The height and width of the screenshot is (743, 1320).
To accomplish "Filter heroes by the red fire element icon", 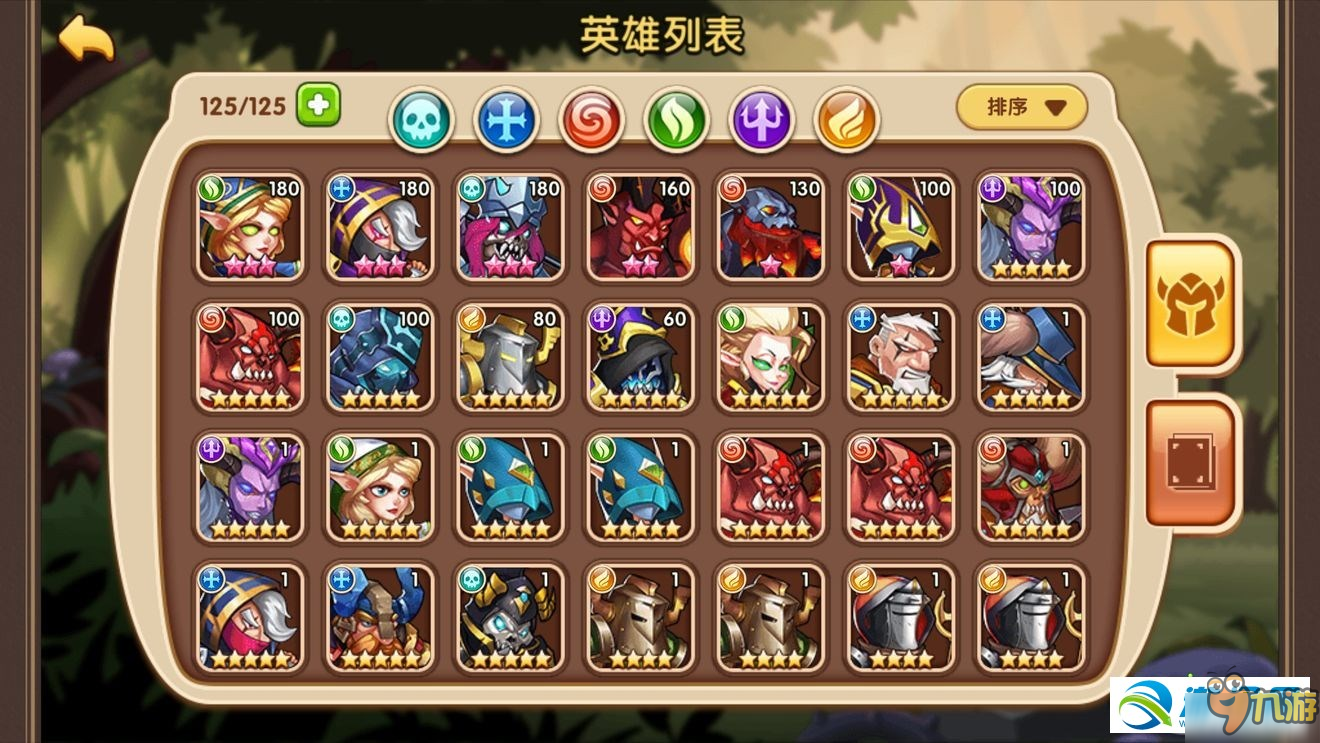I will [591, 118].
